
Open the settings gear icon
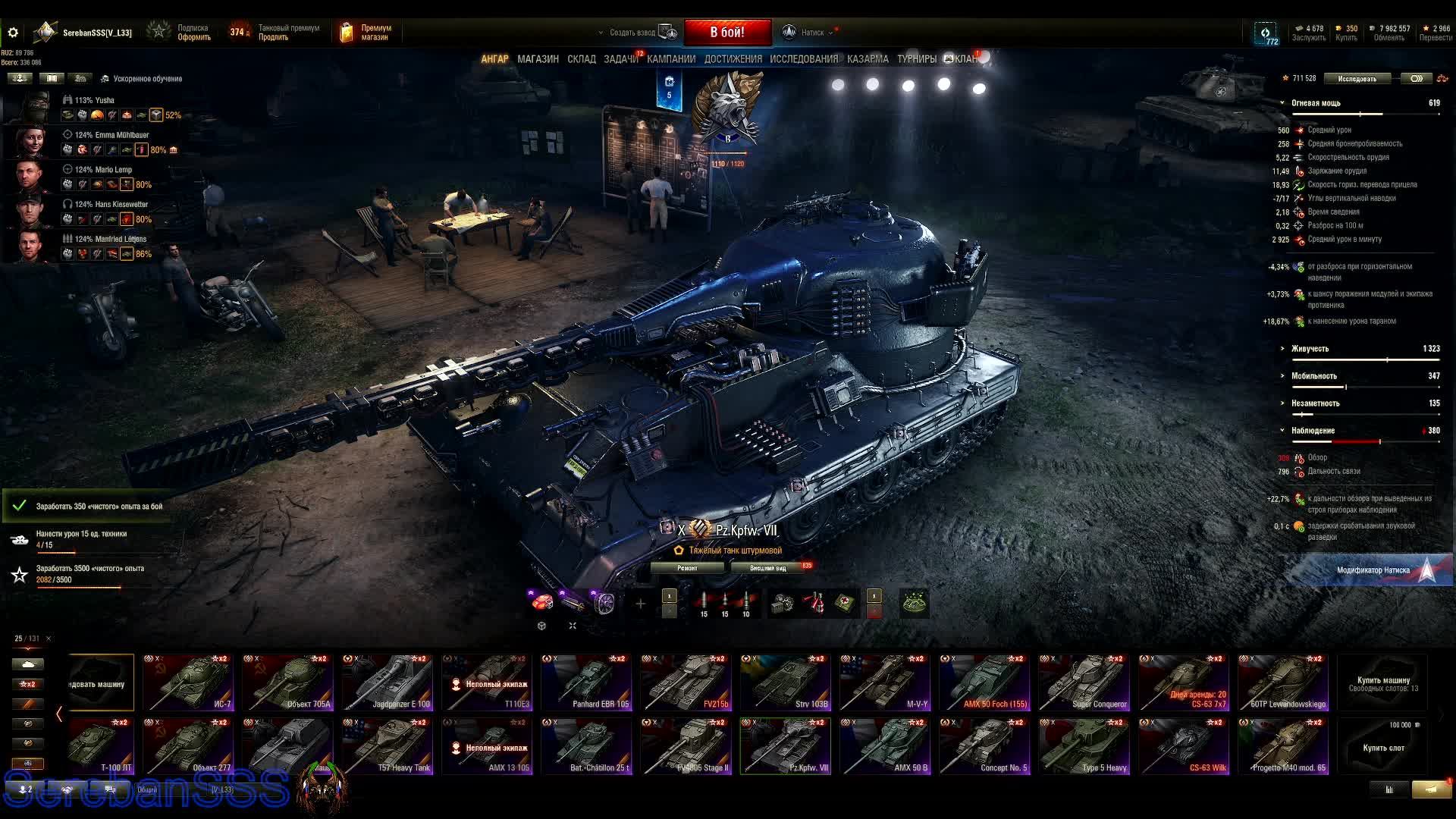click(x=13, y=33)
